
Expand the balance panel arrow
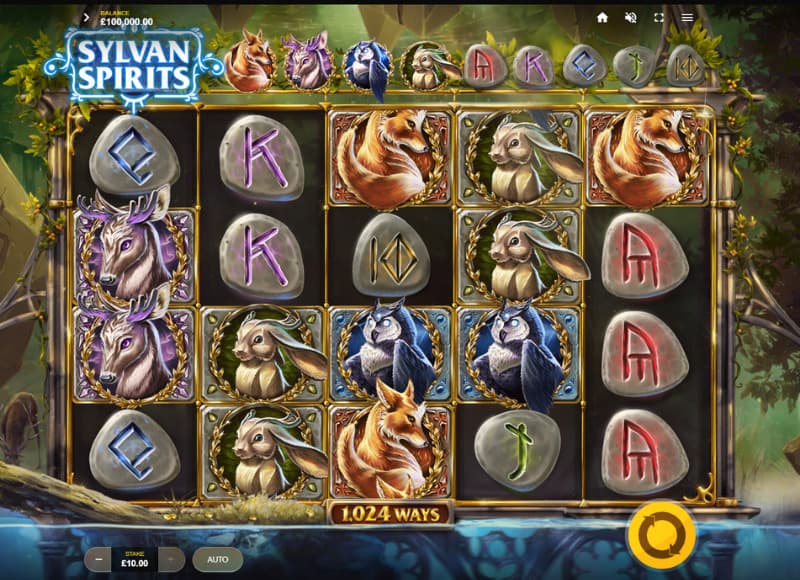click(x=87, y=17)
